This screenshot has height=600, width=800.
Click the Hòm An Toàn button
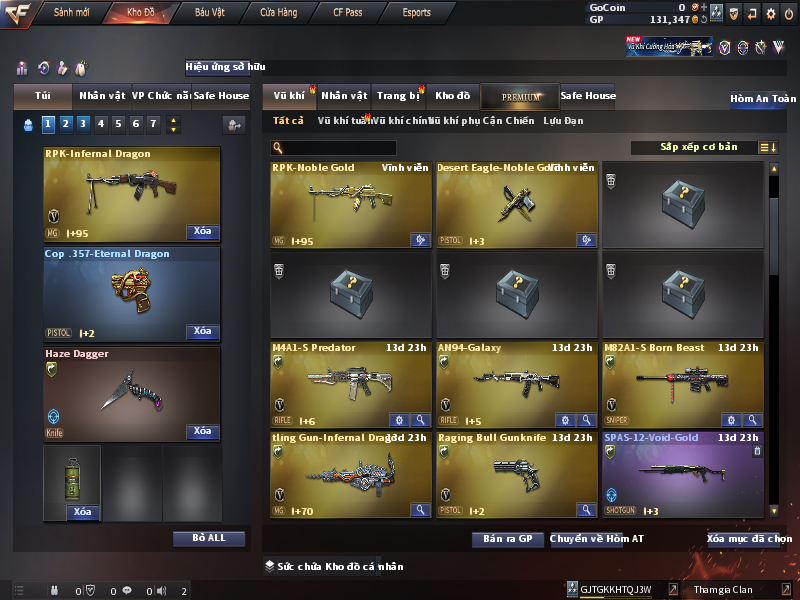coord(763,99)
